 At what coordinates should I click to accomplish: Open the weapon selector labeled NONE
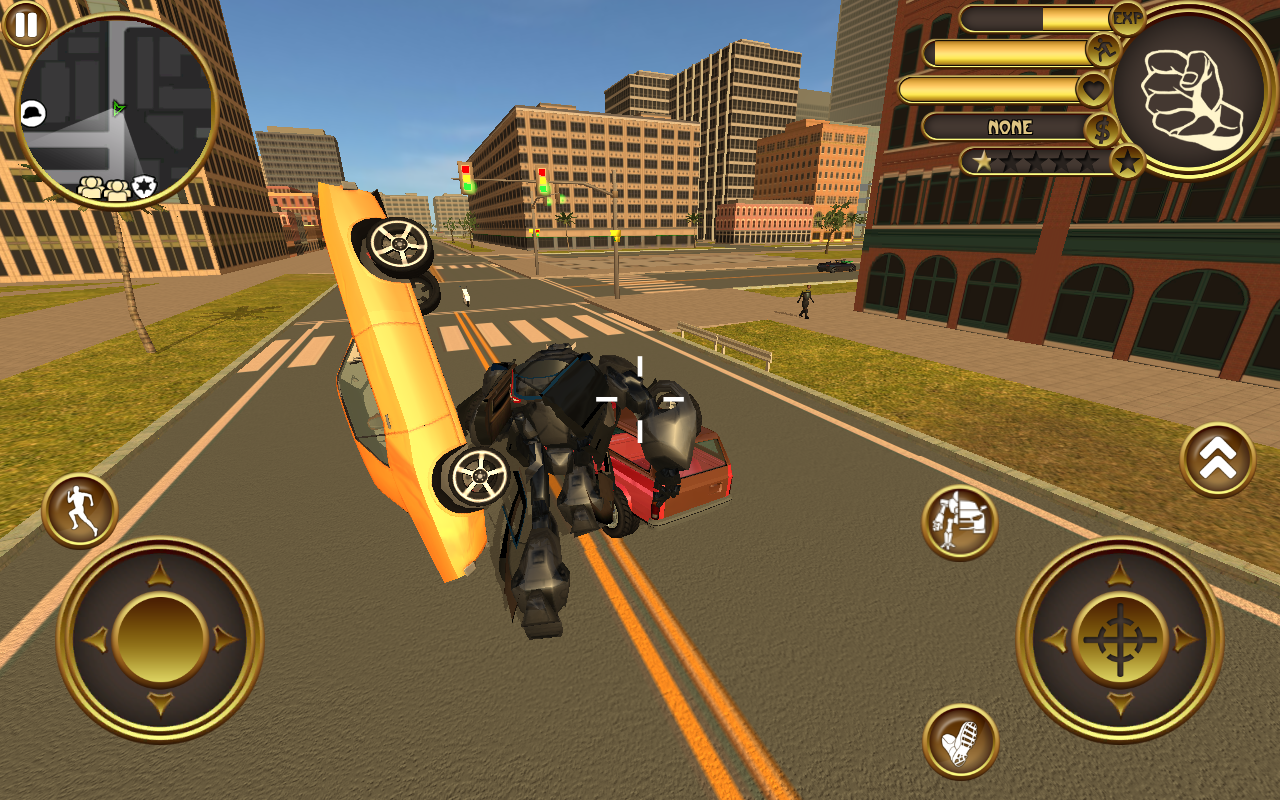click(x=1010, y=128)
